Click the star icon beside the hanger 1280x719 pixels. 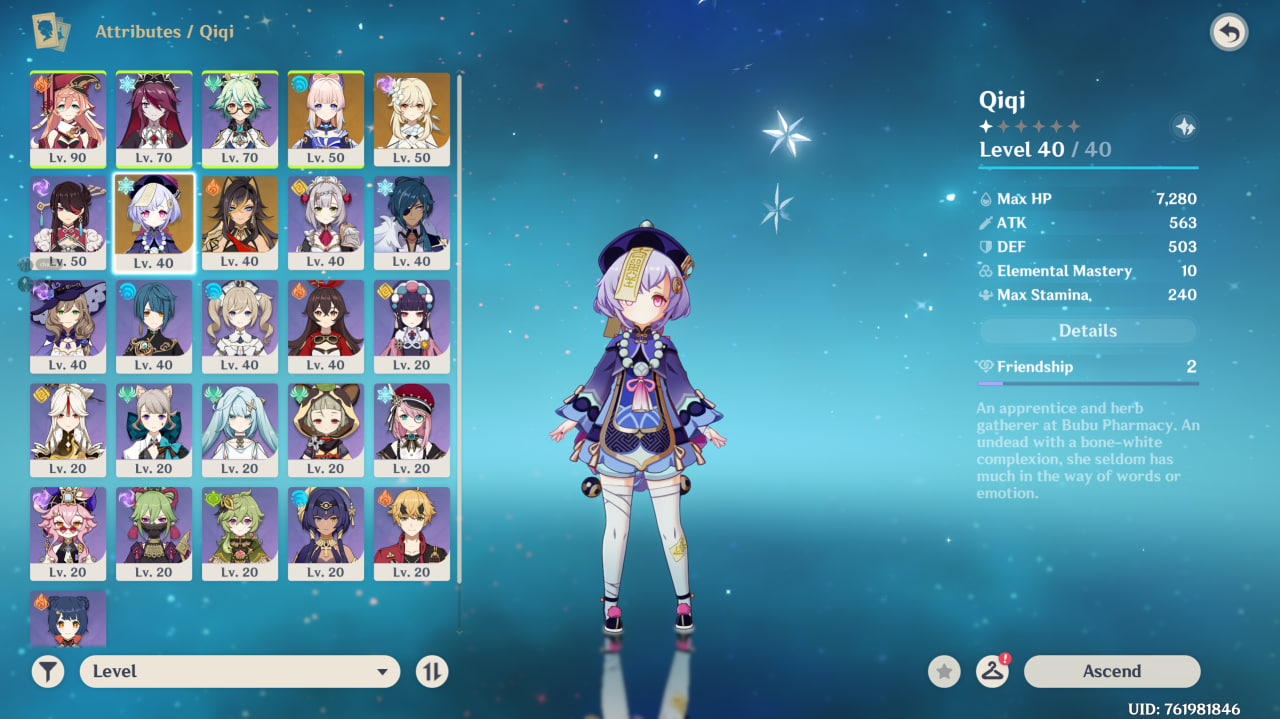(x=944, y=671)
